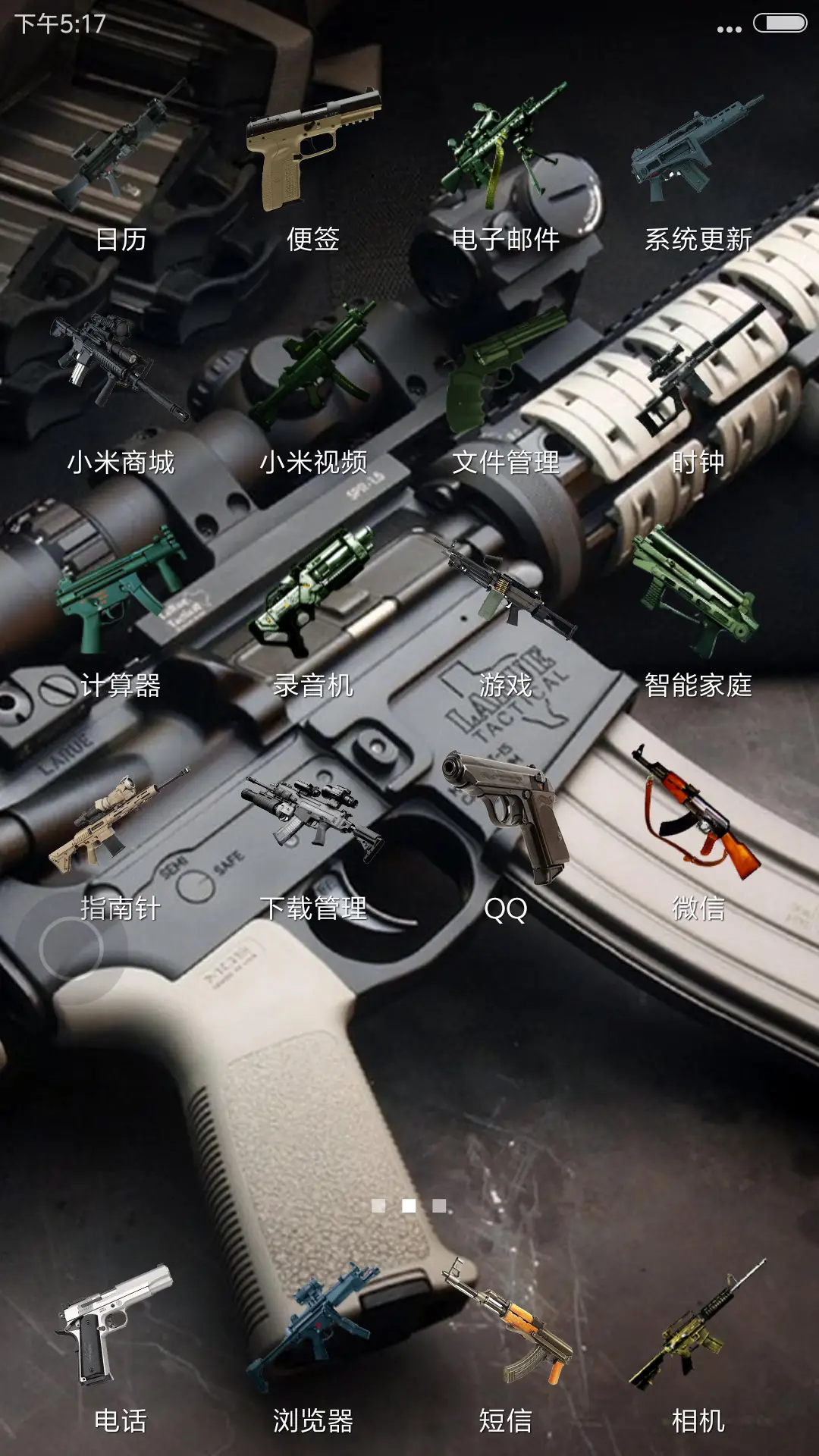Open the 下载管理 download manager
This screenshot has width=819, height=1456.
click(x=313, y=819)
